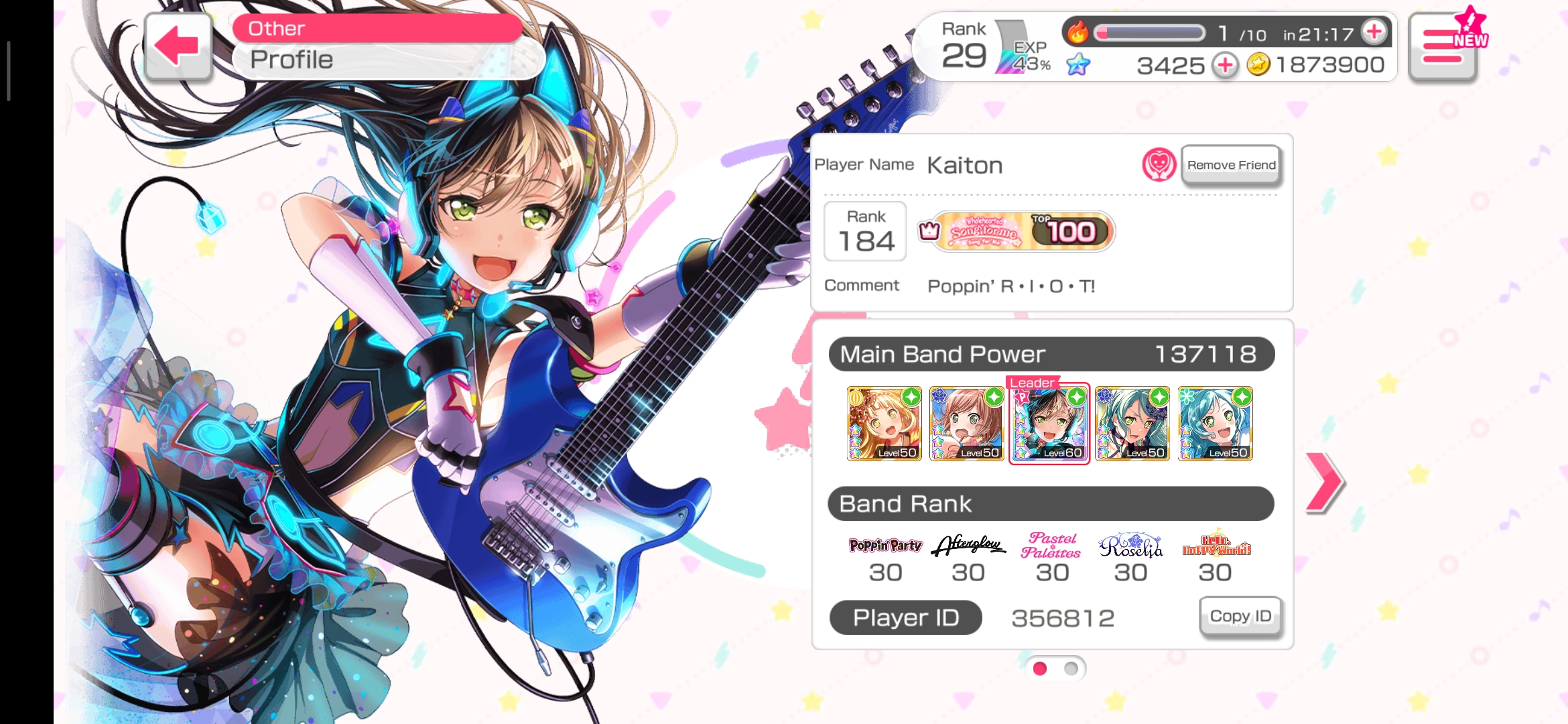Viewport: 1568px width, 724px height.
Task: Copy the player ID
Action: [1240, 616]
